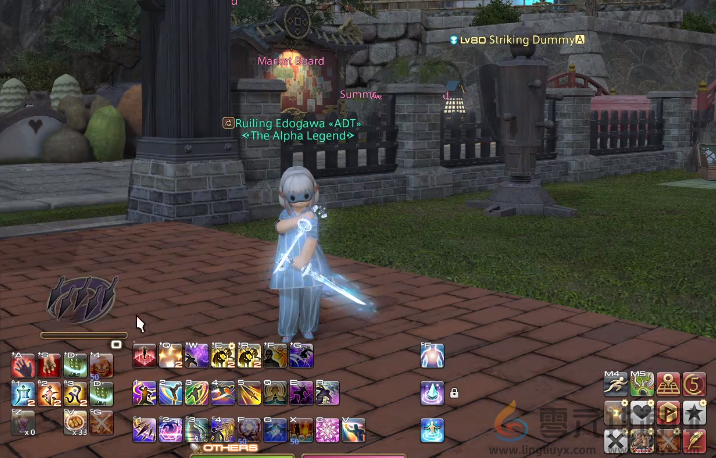Viewport: 716px width, 458px height.
Task: Use the glowing body ability icon
Action: point(432,355)
